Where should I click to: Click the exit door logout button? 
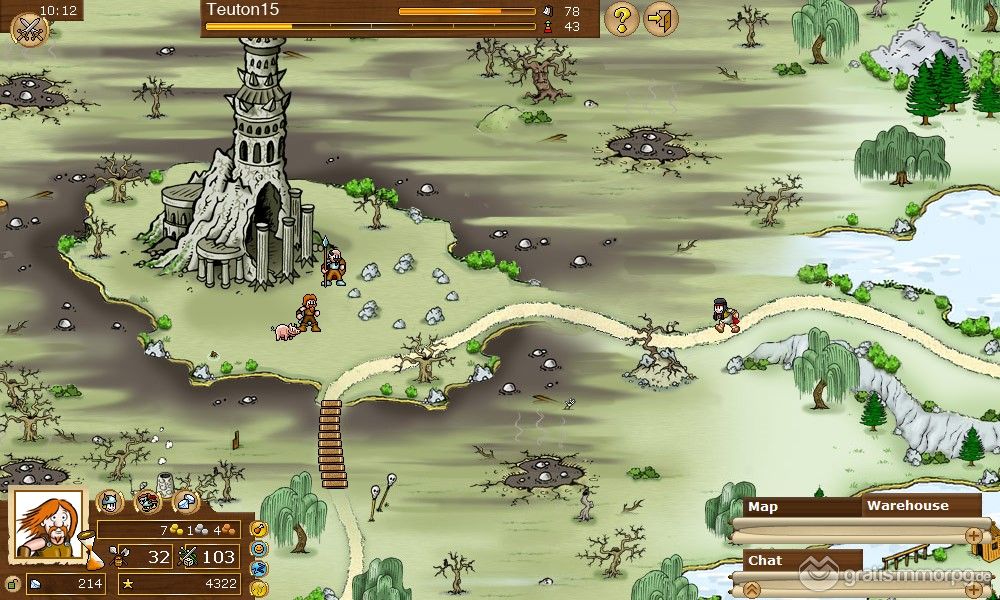coord(660,18)
